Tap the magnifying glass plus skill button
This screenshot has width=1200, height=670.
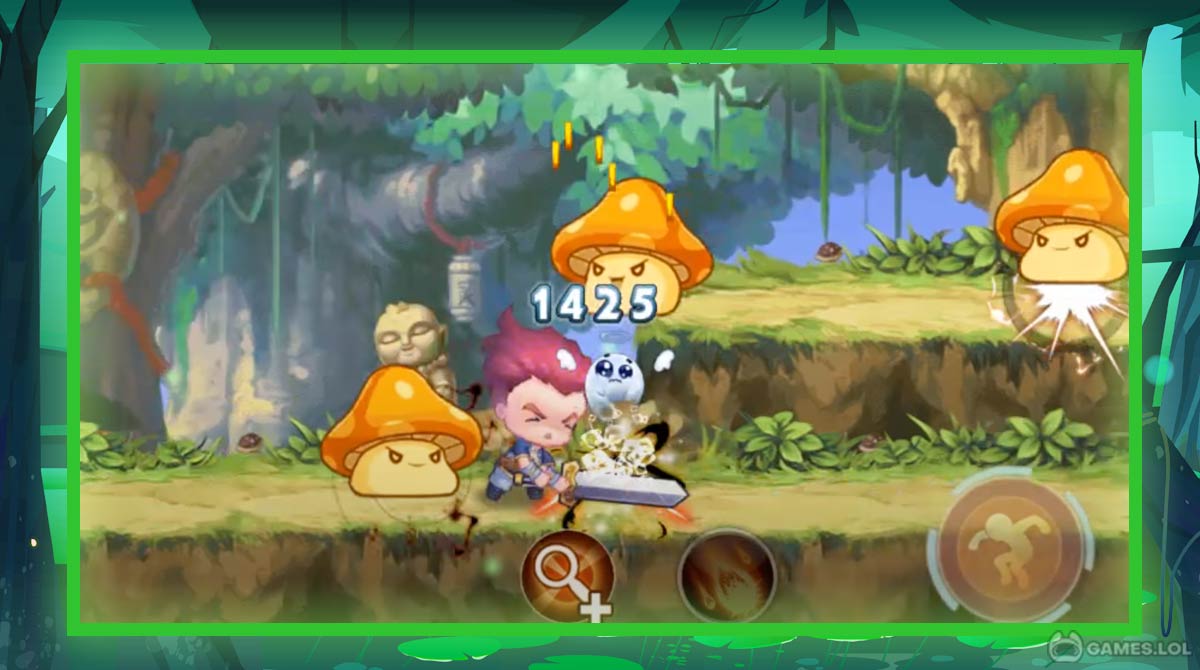[565, 575]
